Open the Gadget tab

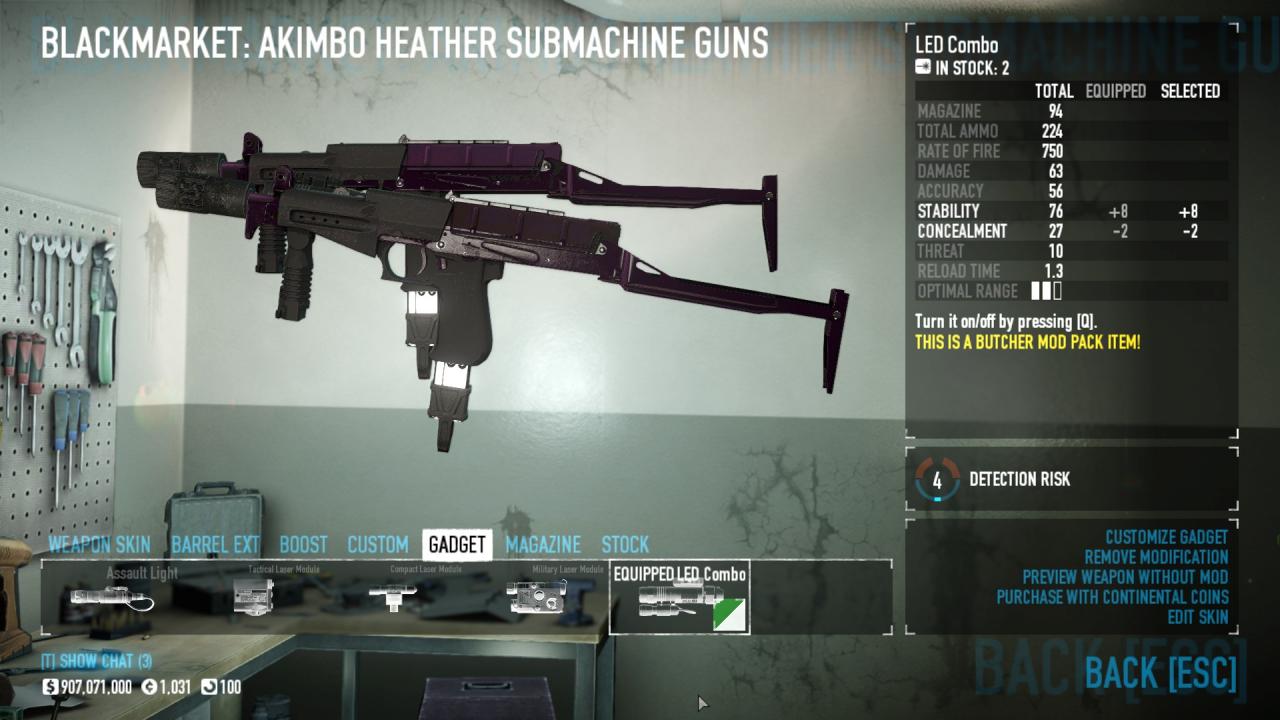pos(456,545)
